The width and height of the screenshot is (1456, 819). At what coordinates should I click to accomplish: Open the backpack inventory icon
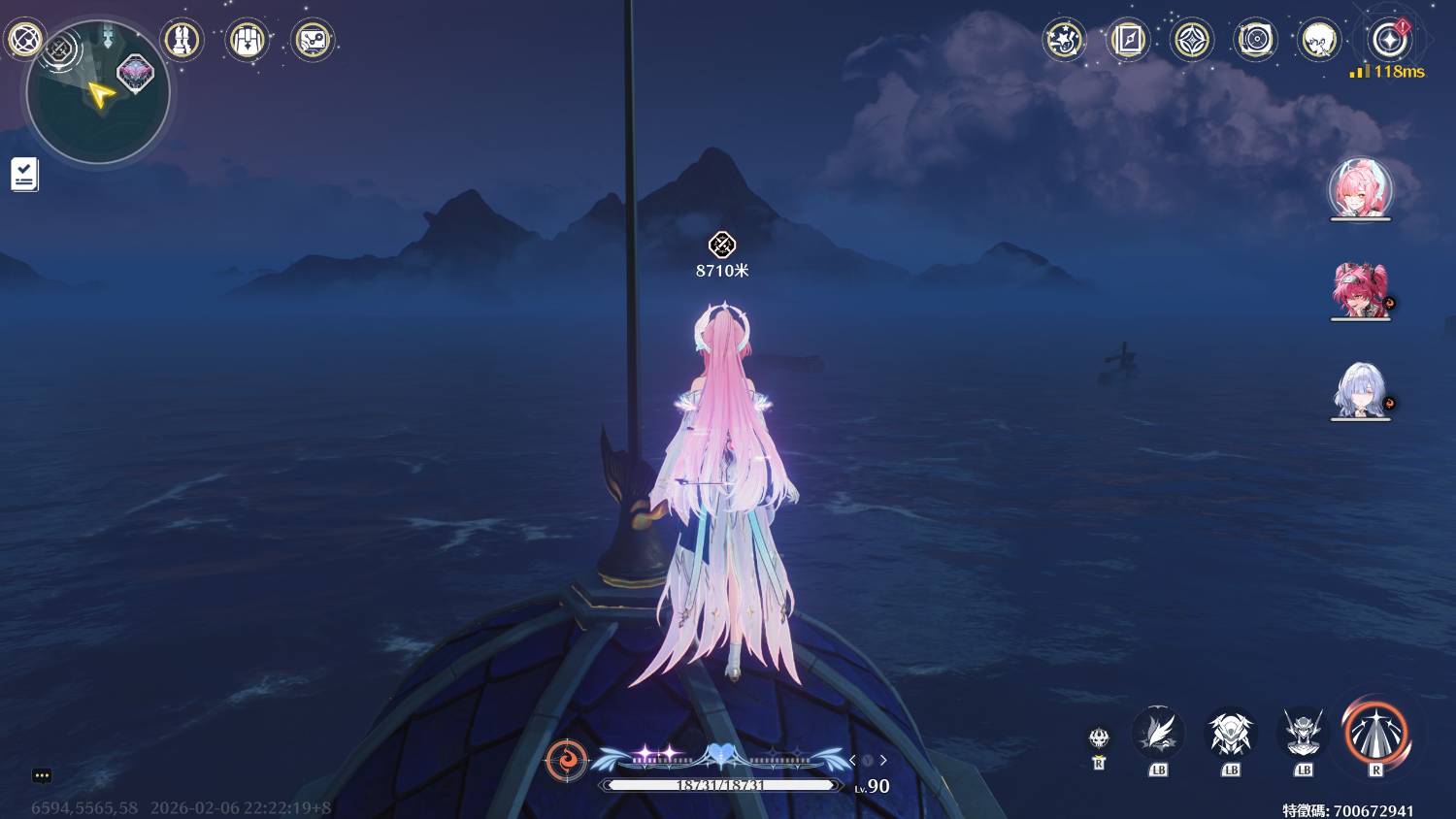pos(247,40)
